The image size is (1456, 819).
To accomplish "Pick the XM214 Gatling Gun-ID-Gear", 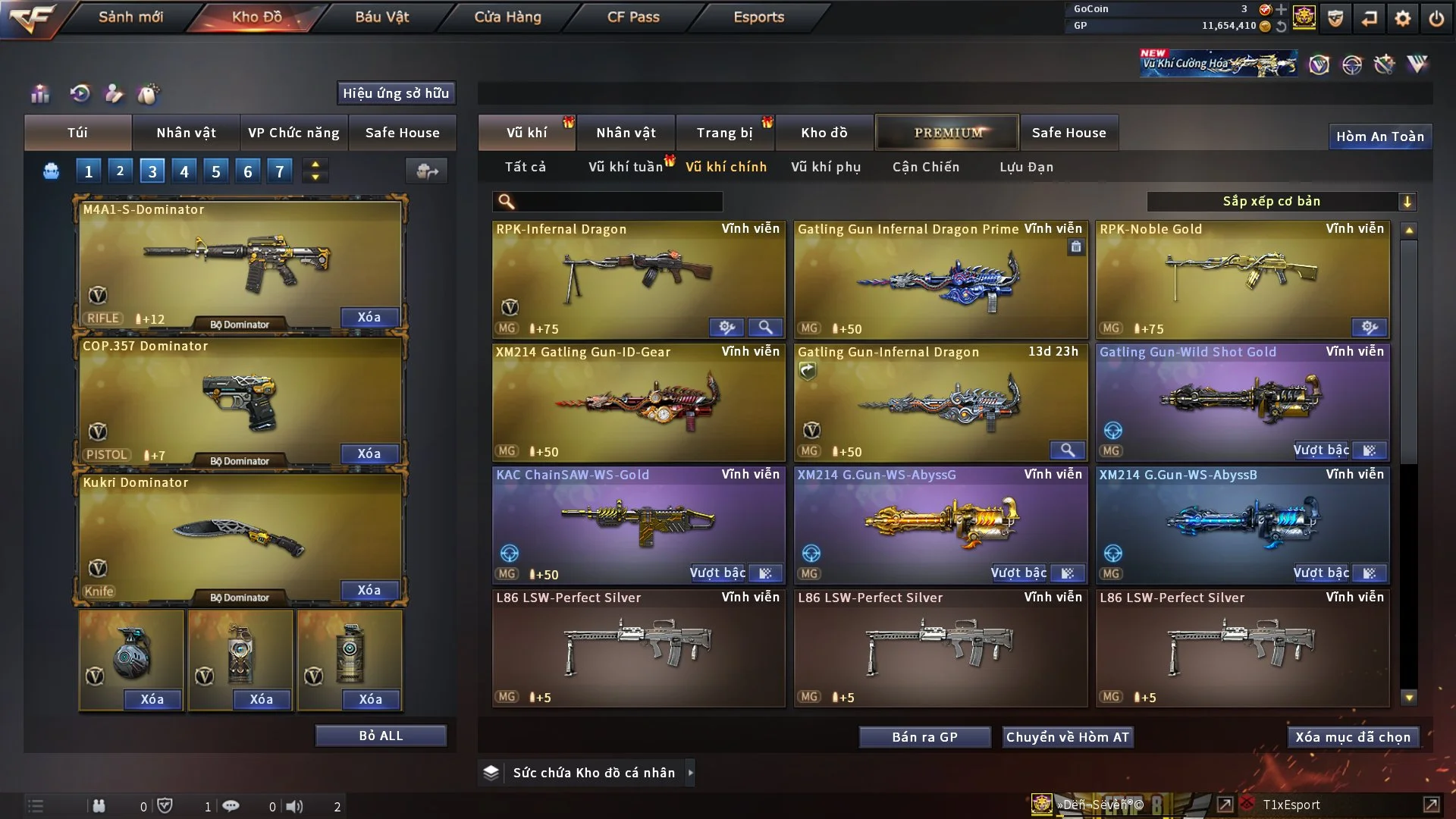I will 638,402.
